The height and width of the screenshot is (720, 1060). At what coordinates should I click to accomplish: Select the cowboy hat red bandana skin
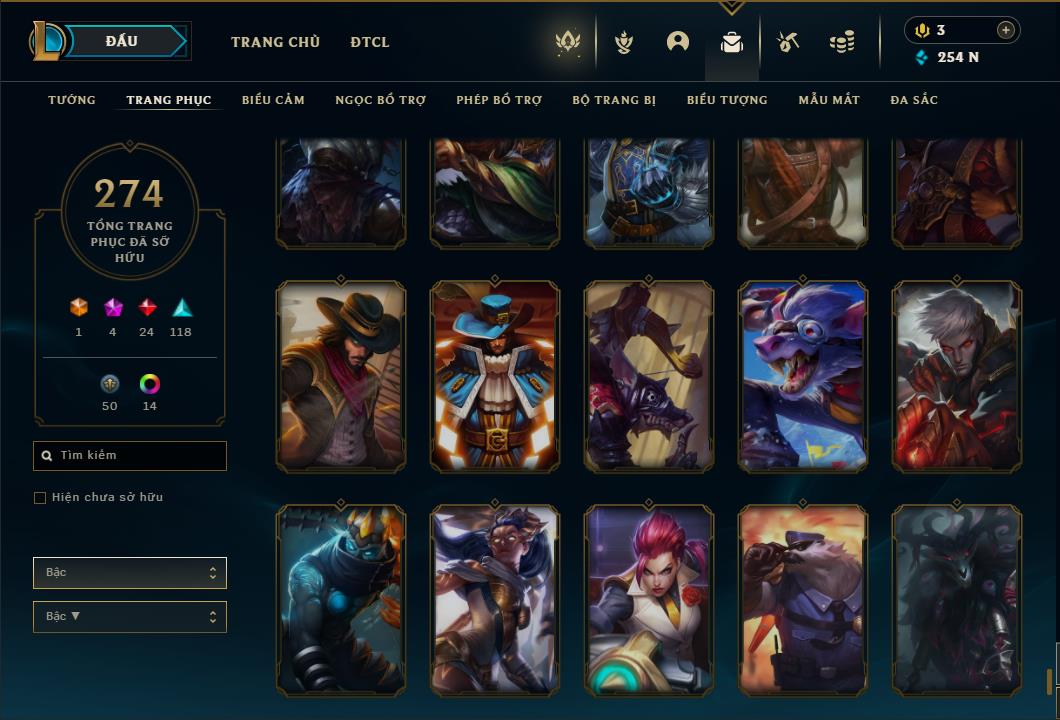click(341, 376)
